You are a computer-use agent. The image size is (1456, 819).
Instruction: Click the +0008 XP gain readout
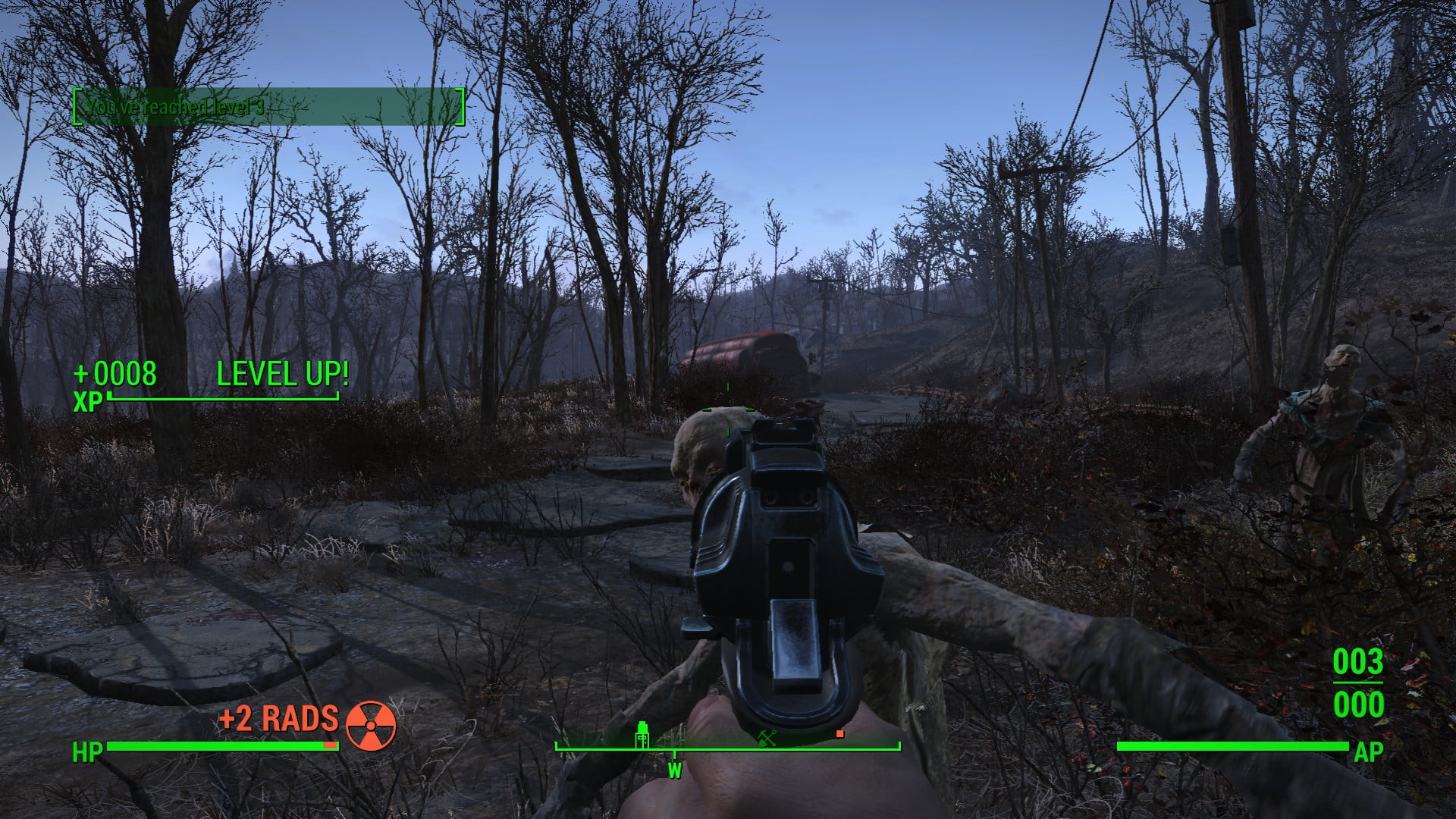(x=115, y=373)
